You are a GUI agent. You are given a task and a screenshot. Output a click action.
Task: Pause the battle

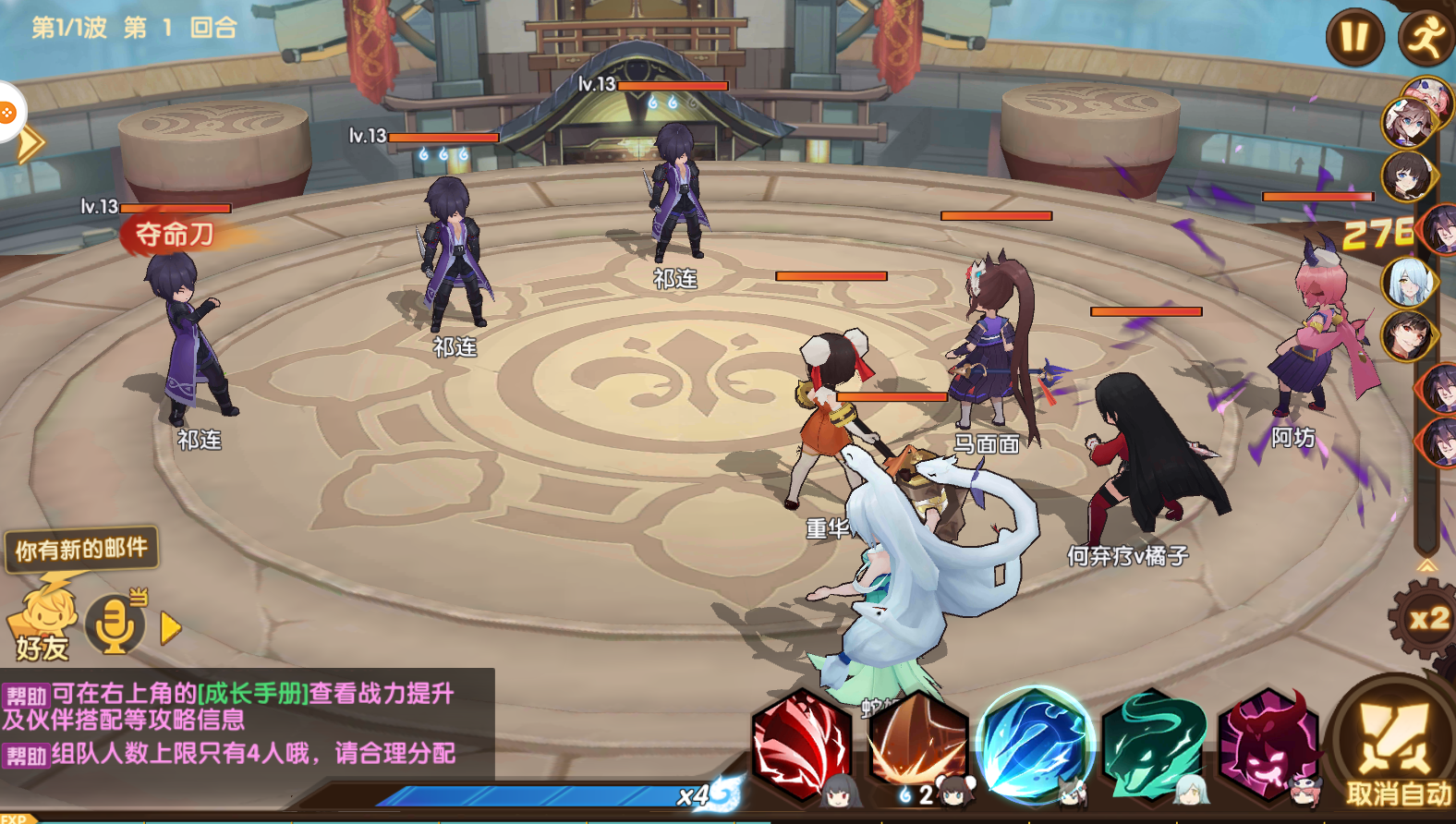click(x=1353, y=37)
